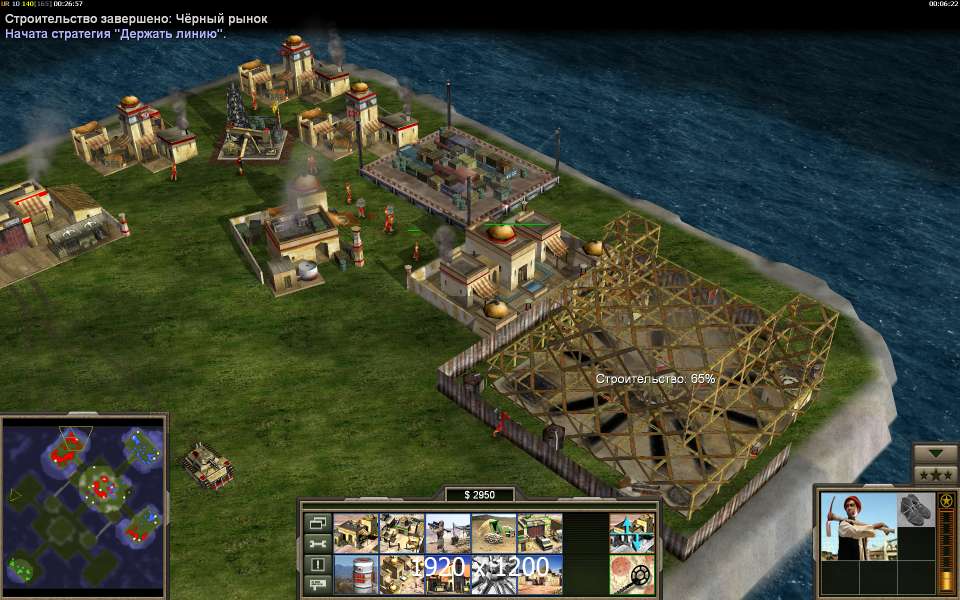Select the Demo Trap barrel icon
This screenshot has width=960, height=600.
355,574
